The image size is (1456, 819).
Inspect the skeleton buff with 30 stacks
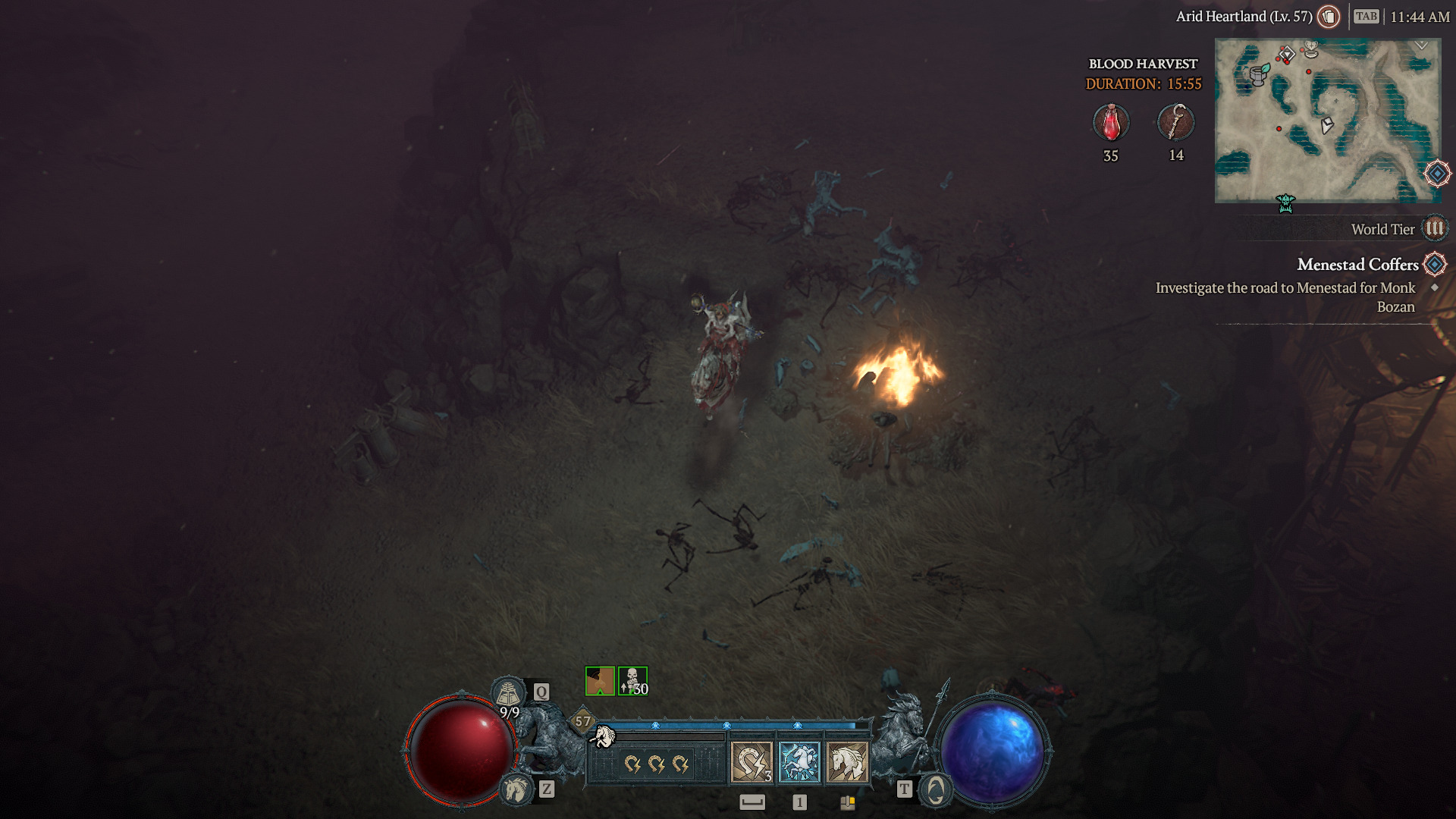(632, 681)
